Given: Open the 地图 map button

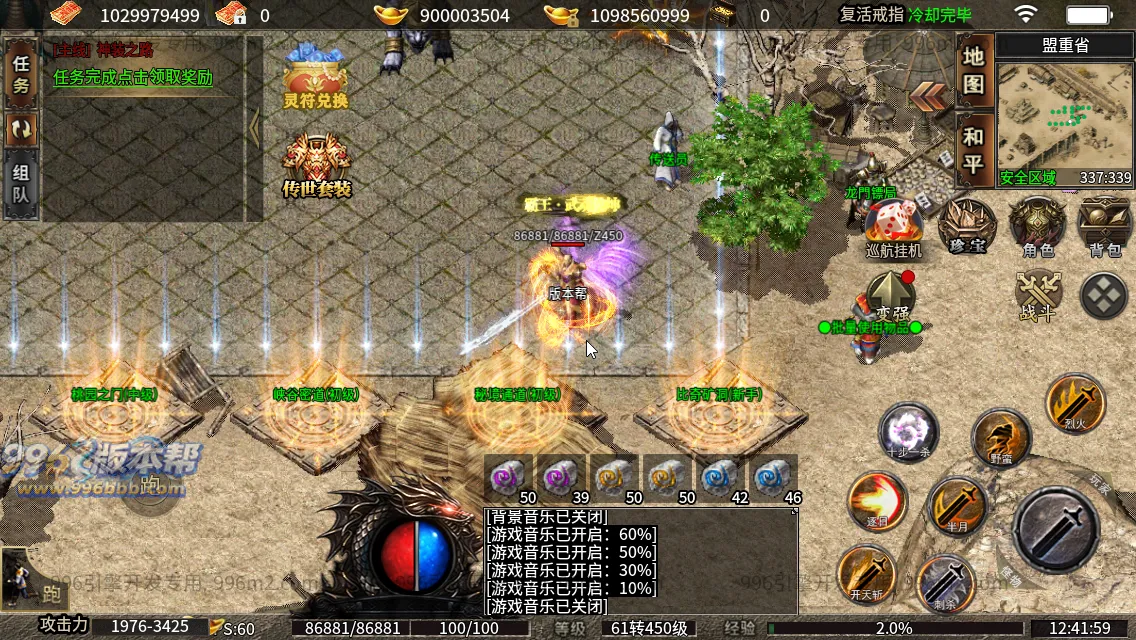Looking at the screenshot, I should [x=974, y=70].
